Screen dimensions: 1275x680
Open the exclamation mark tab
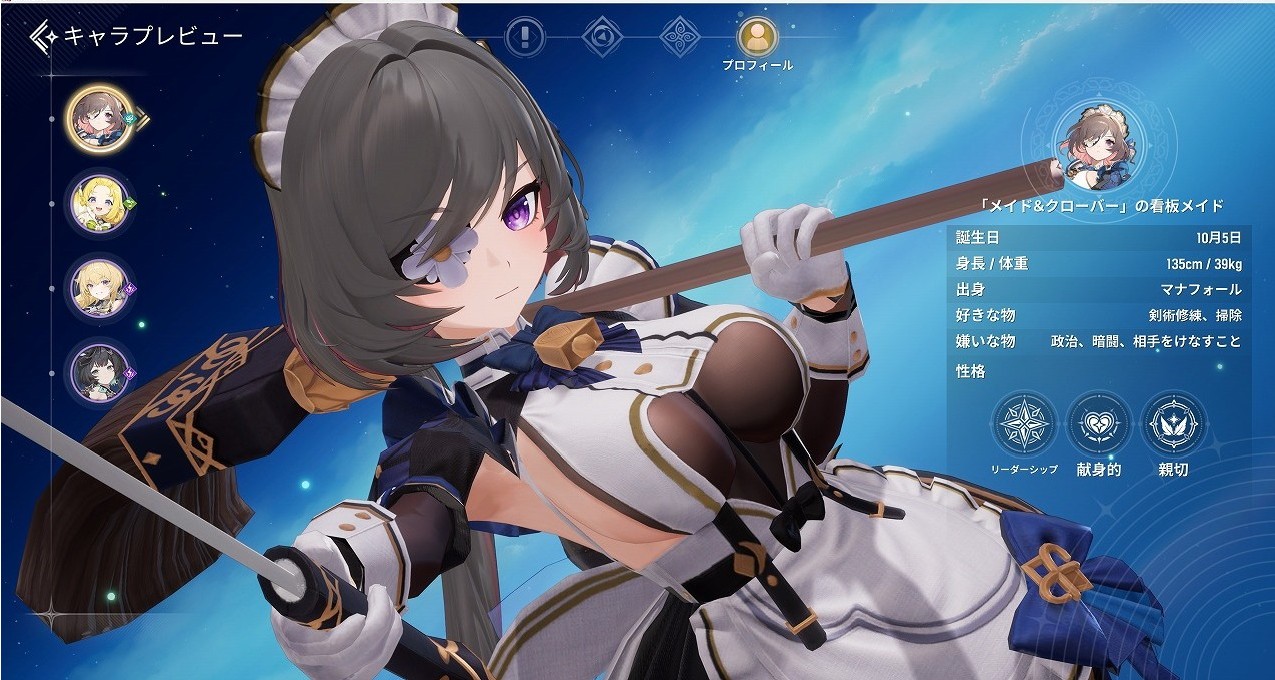(524, 37)
